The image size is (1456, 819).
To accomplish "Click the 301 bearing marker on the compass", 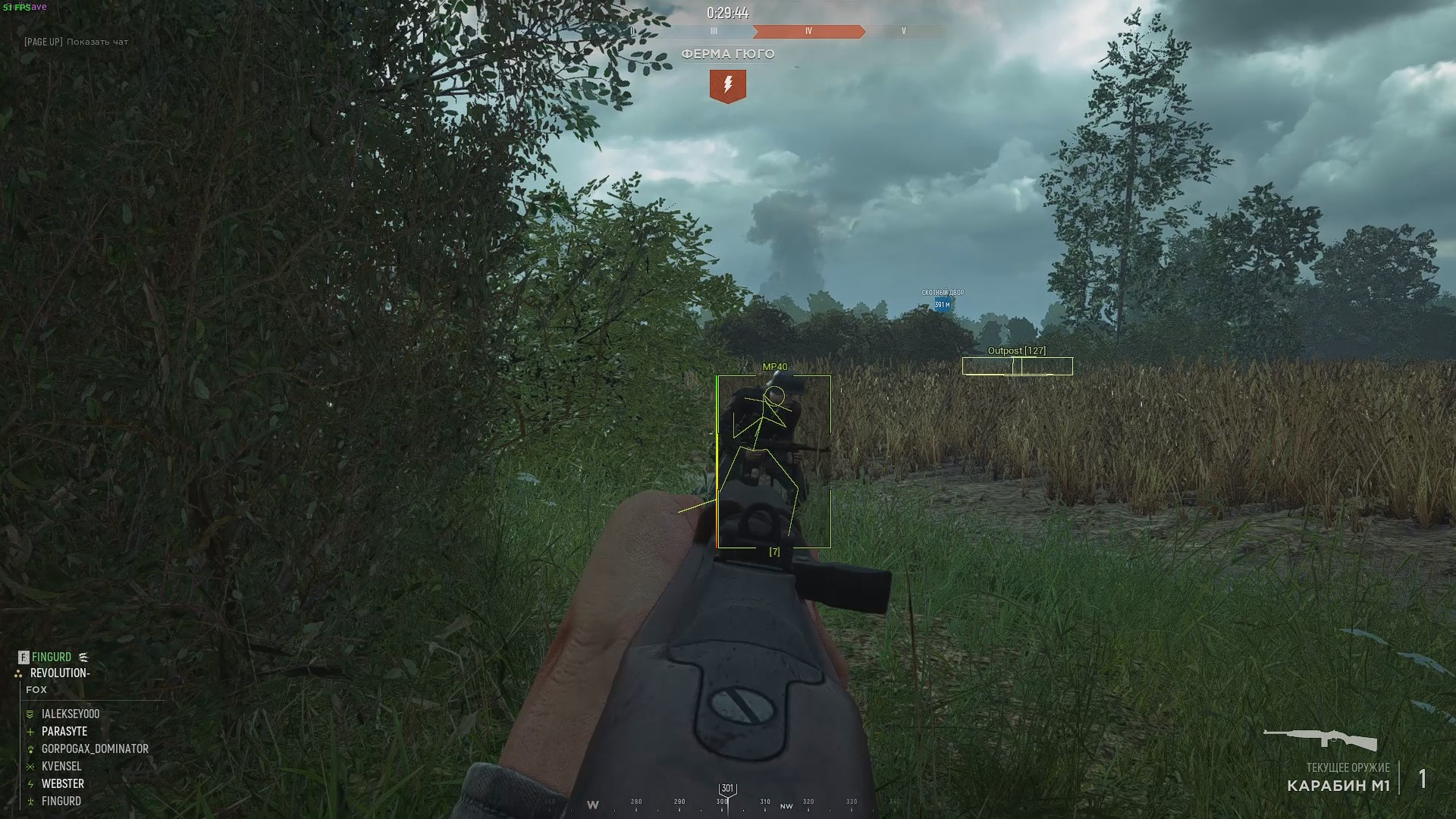I will (x=727, y=788).
